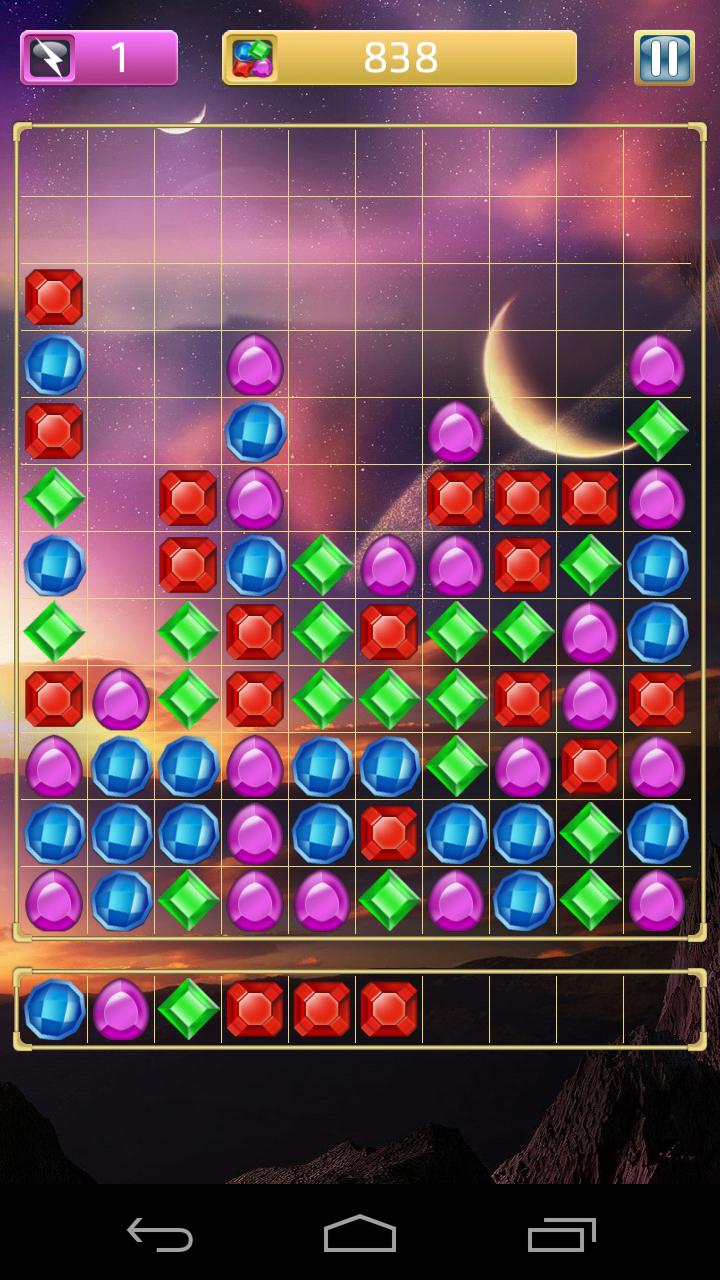The image size is (720, 1280).
Task: Pick the green gem in the bottom tray
Action: click(188, 1009)
